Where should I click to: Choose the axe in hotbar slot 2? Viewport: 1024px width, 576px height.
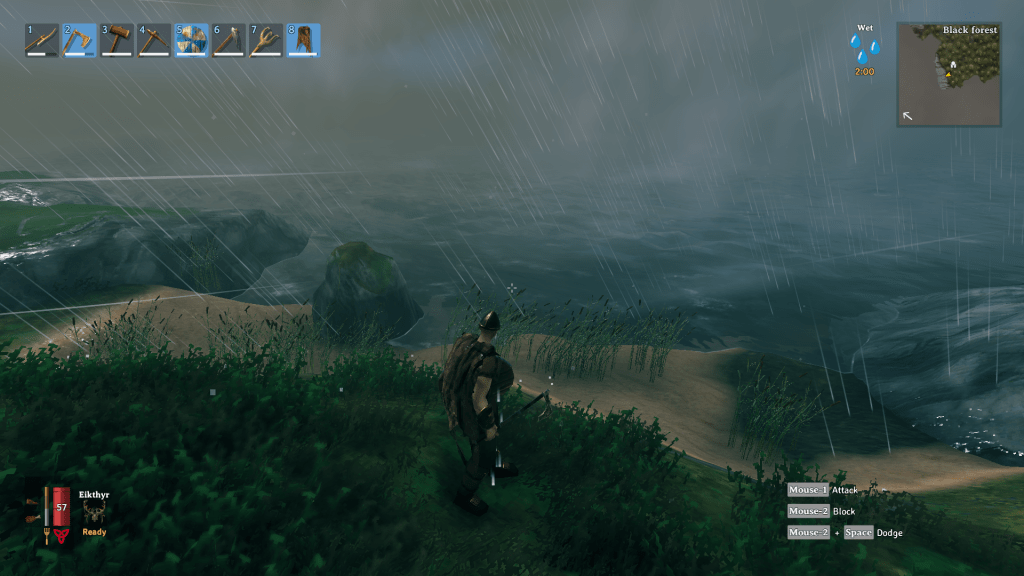(x=80, y=40)
